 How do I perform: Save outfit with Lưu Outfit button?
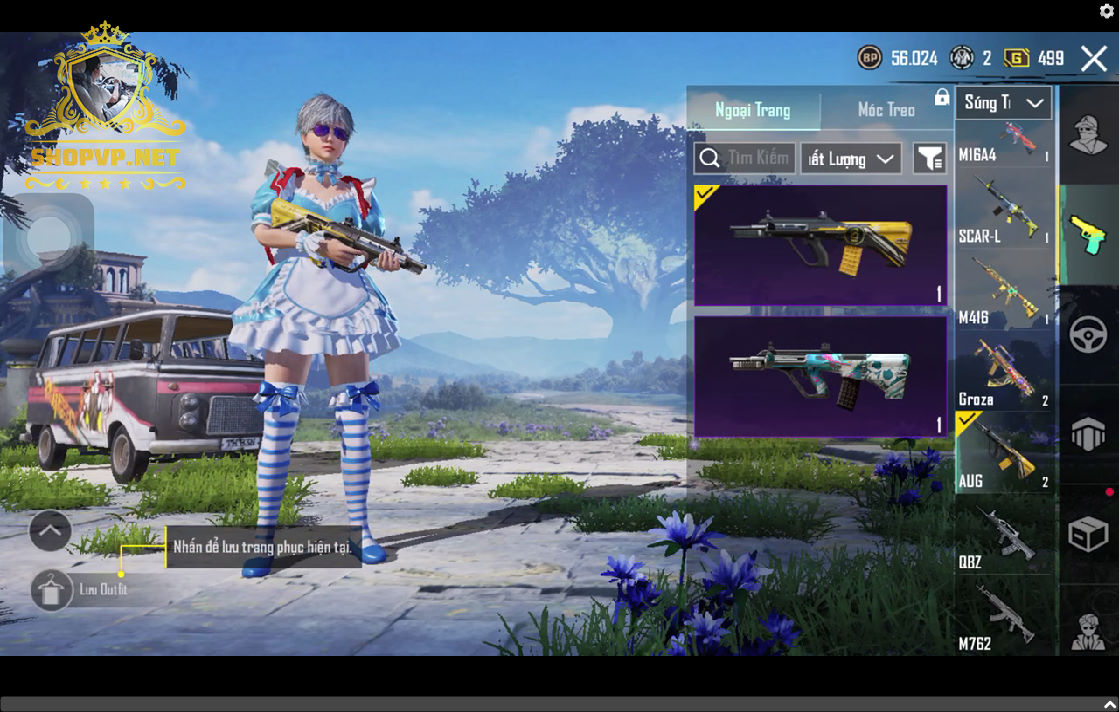[x=52, y=590]
